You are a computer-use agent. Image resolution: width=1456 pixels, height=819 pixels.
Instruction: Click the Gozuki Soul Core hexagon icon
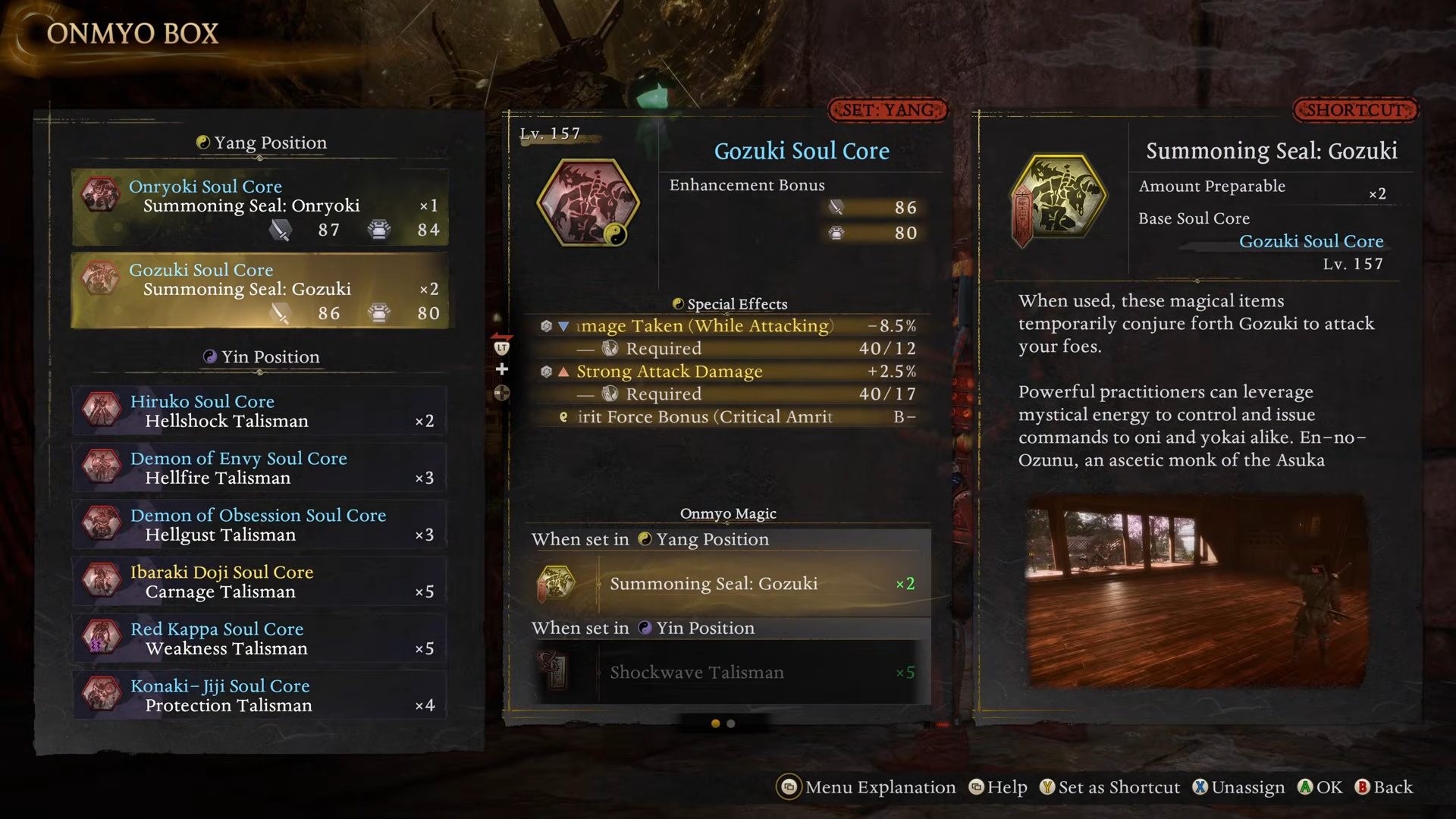(x=588, y=202)
